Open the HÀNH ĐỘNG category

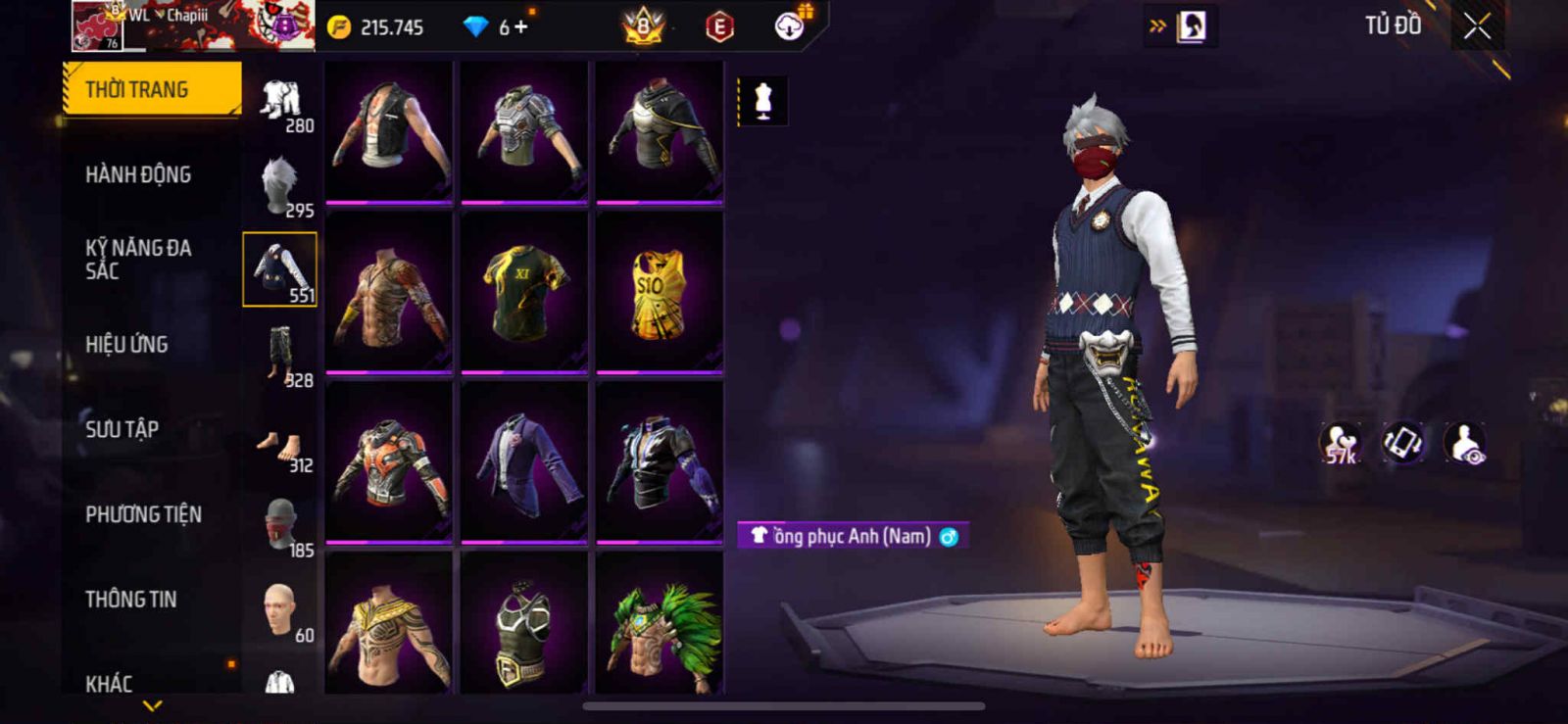pyautogui.click(x=138, y=174)
